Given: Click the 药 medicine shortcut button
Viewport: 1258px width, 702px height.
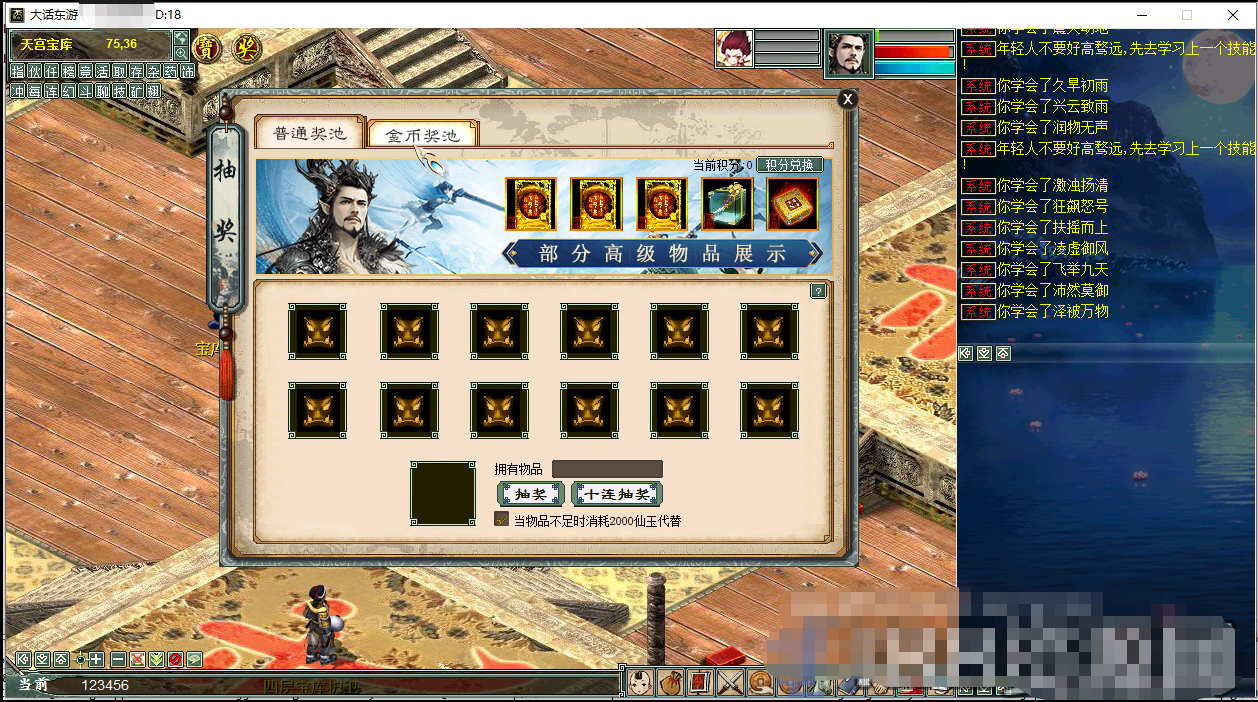Looking at the screenshot, I should point(170,71).
